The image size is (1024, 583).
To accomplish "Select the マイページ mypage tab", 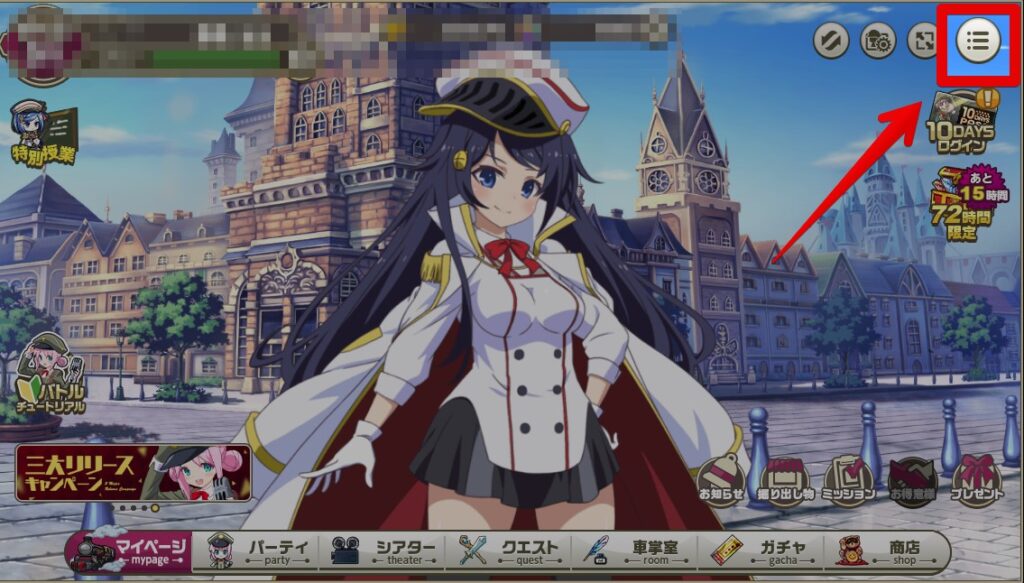I will click(x=128, y=551).
